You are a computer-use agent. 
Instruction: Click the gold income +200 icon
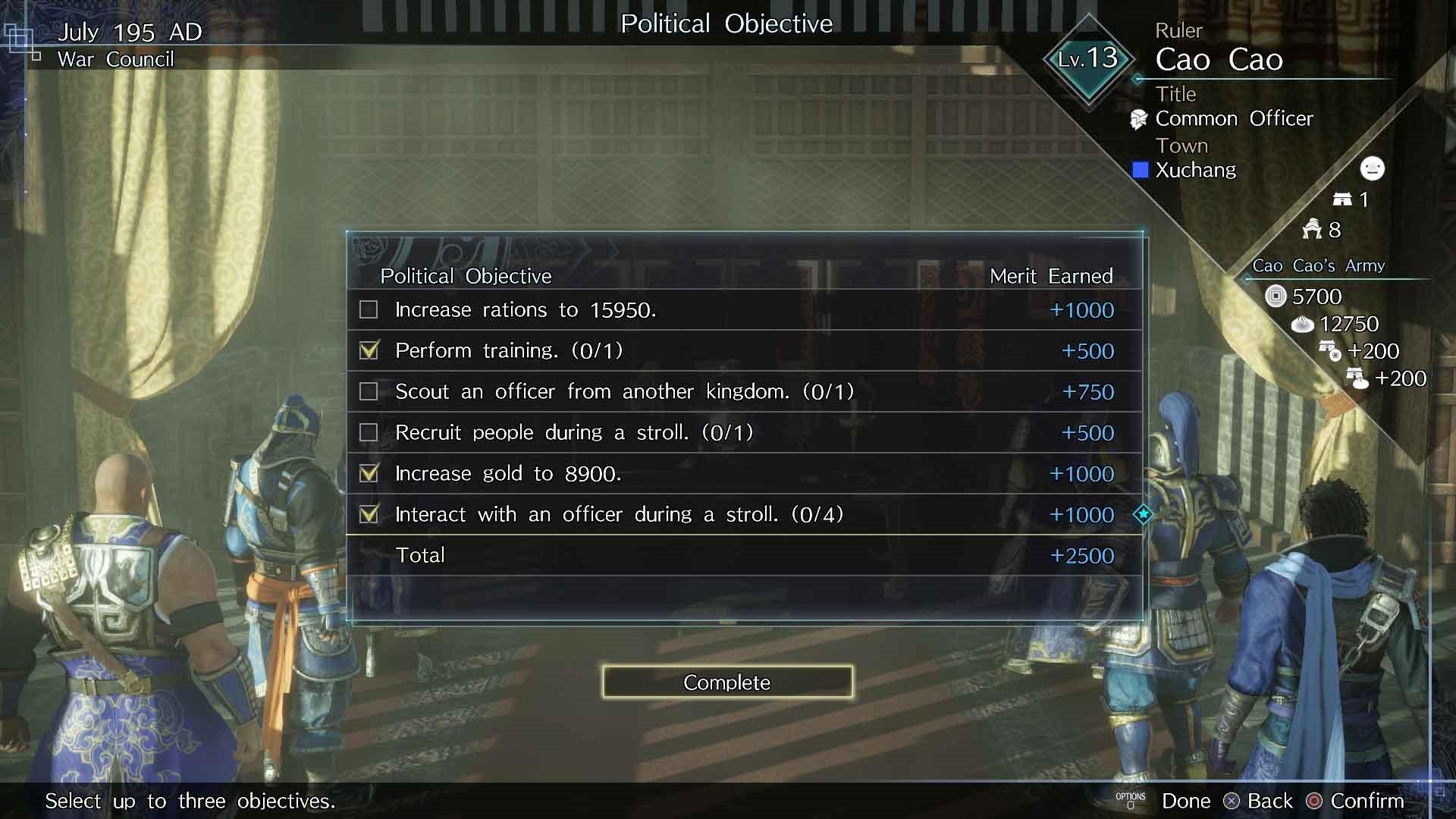pos(1329,351)
